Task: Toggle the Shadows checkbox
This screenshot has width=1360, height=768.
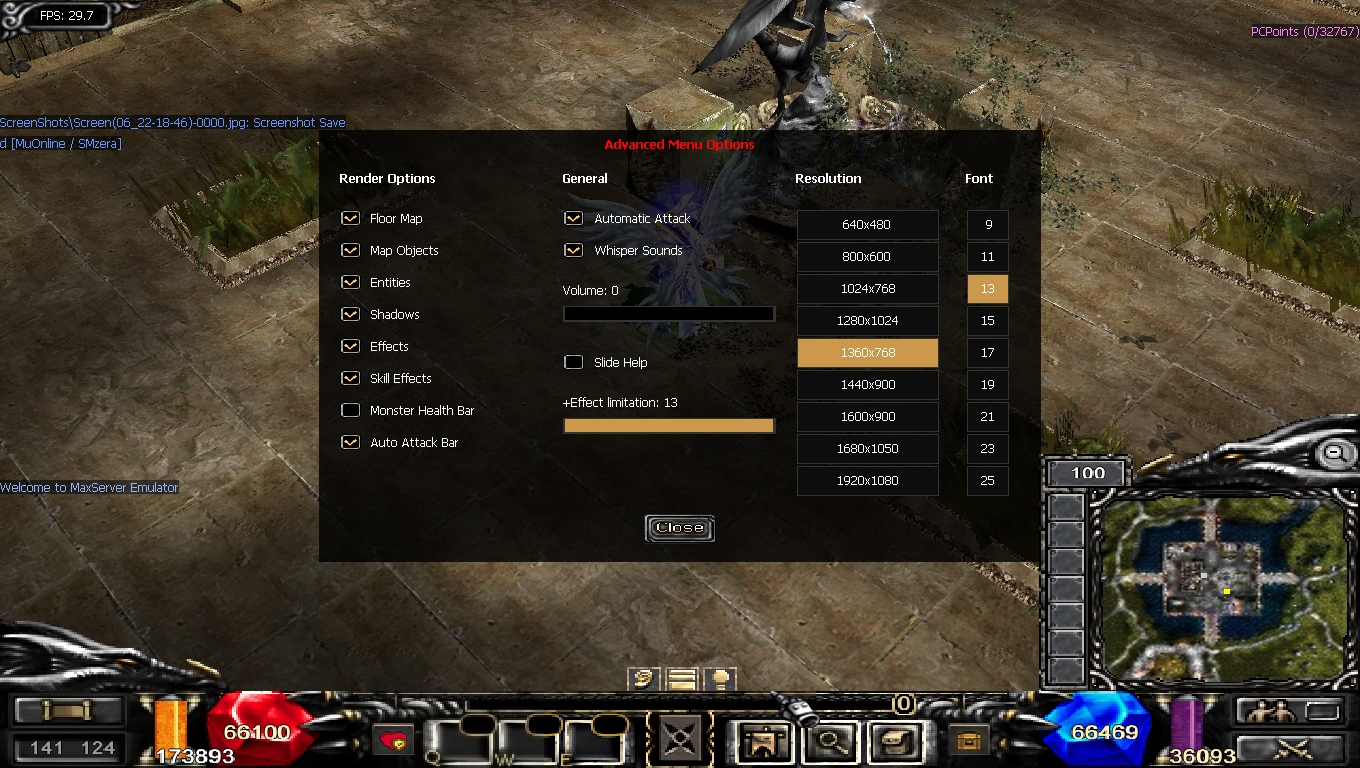Action: (350, 314)
